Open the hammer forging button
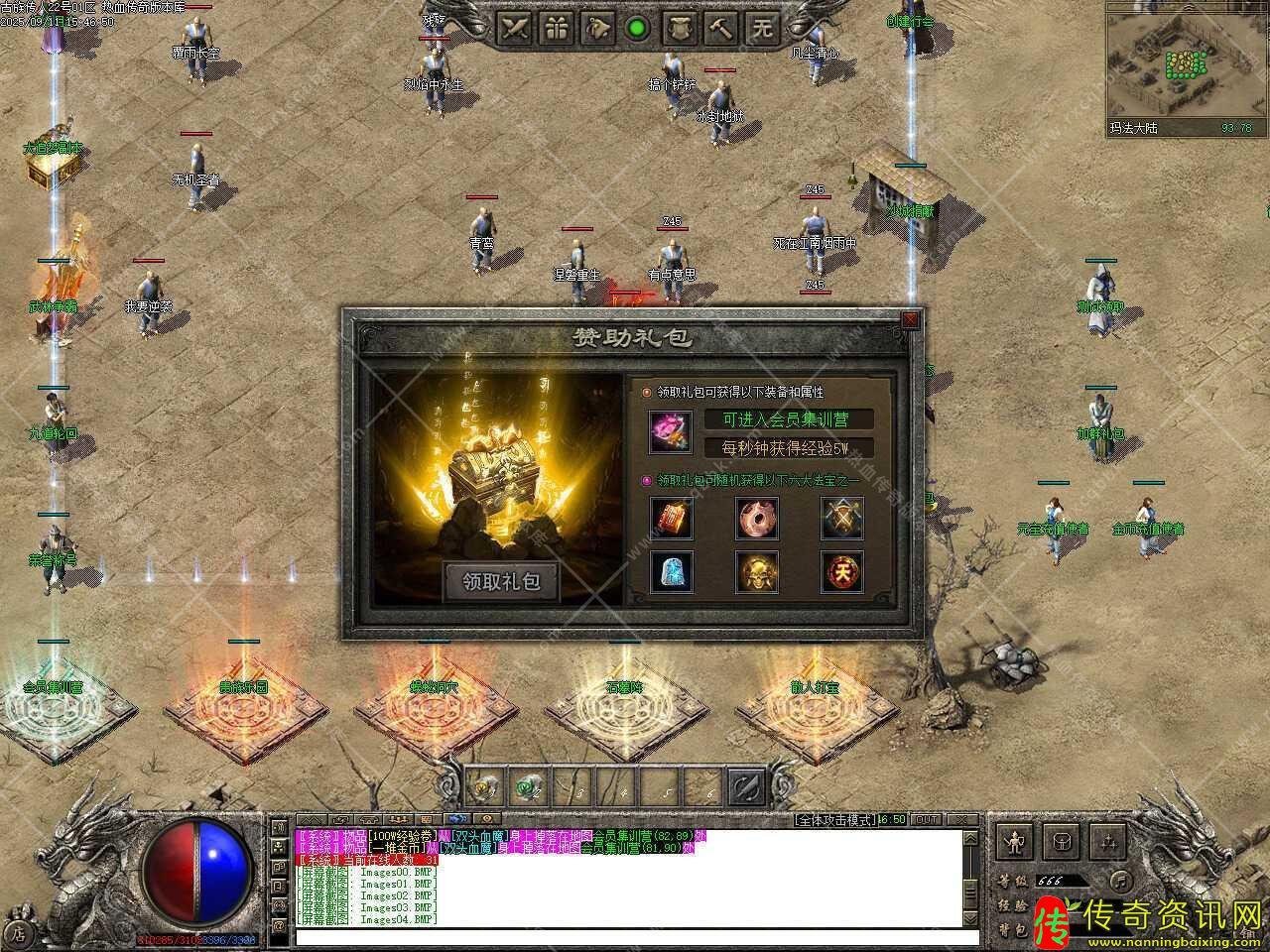The width and height of the screenshot is (1270, 952). (721, 29)
